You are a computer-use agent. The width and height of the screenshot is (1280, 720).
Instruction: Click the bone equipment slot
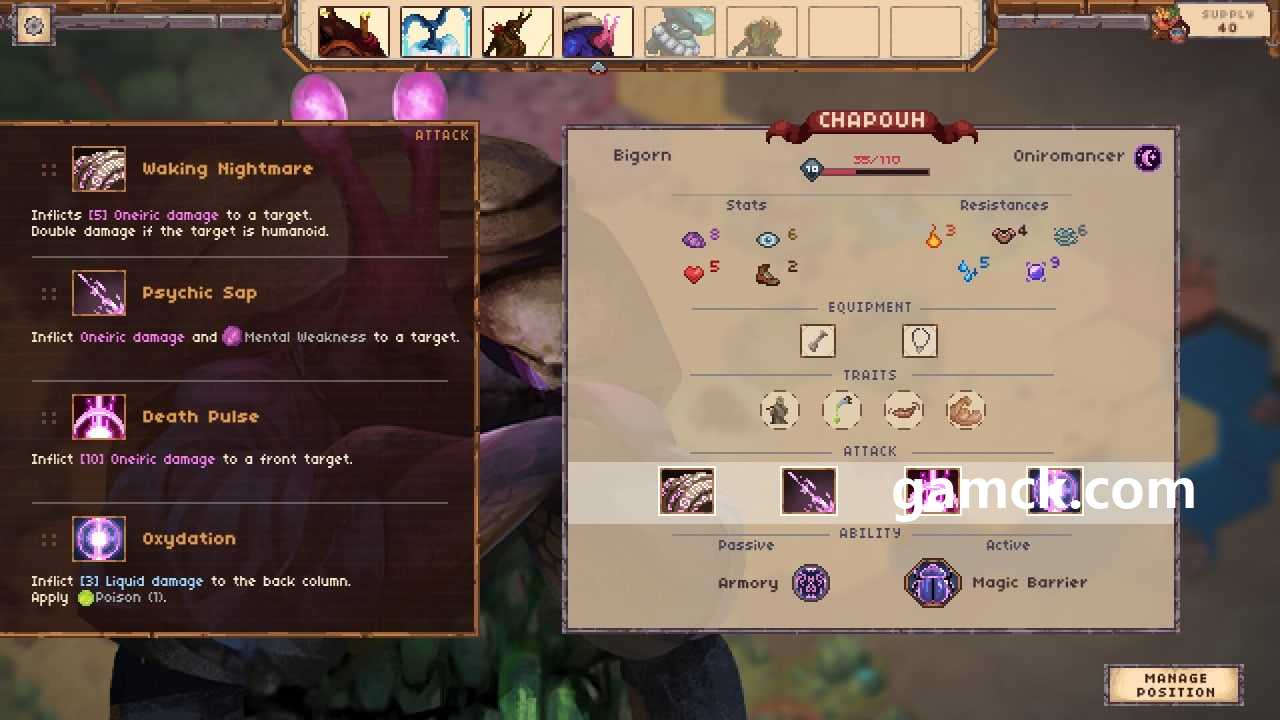818,341
